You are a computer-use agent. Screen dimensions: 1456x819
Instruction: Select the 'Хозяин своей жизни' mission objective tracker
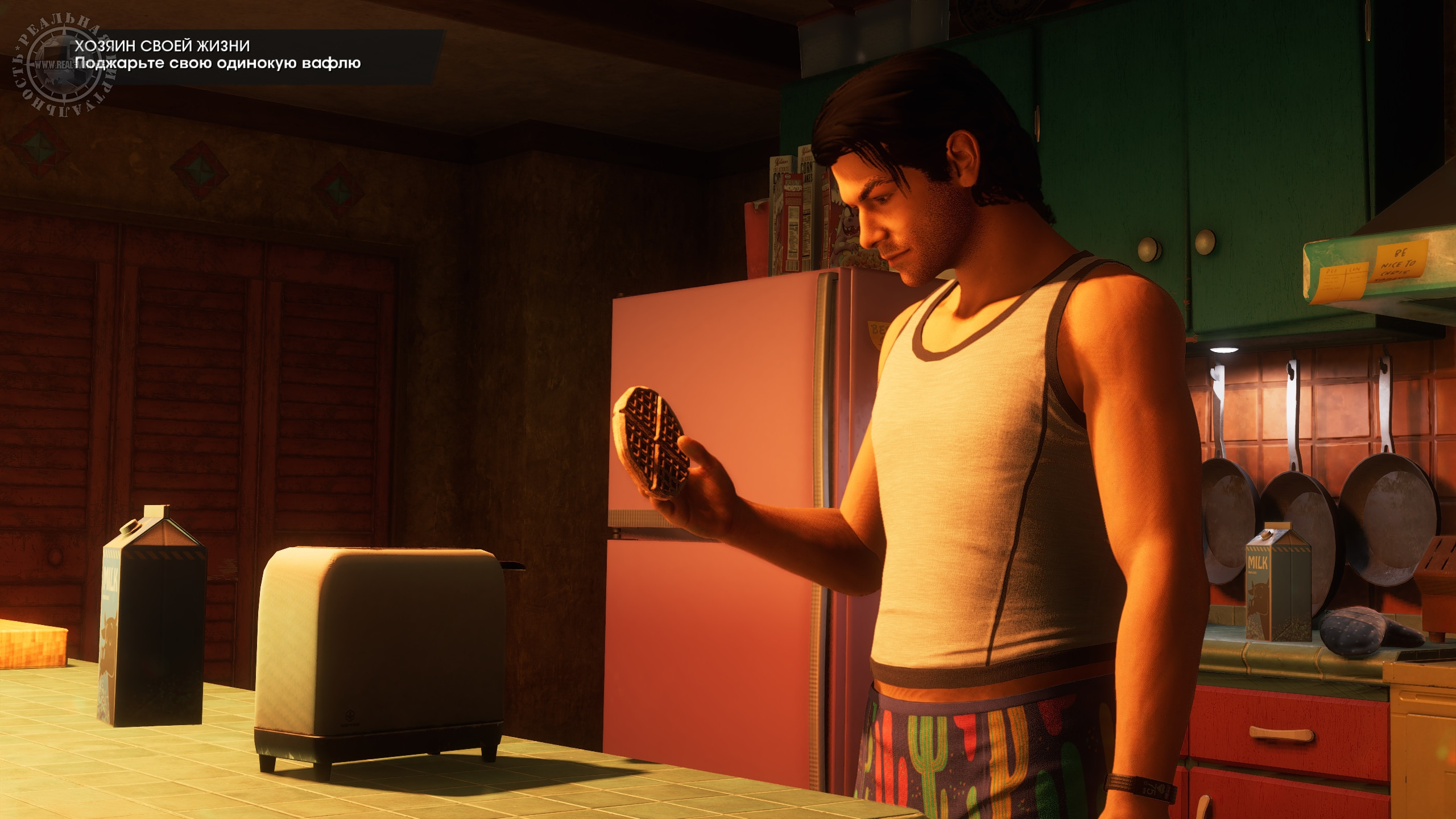218,55
